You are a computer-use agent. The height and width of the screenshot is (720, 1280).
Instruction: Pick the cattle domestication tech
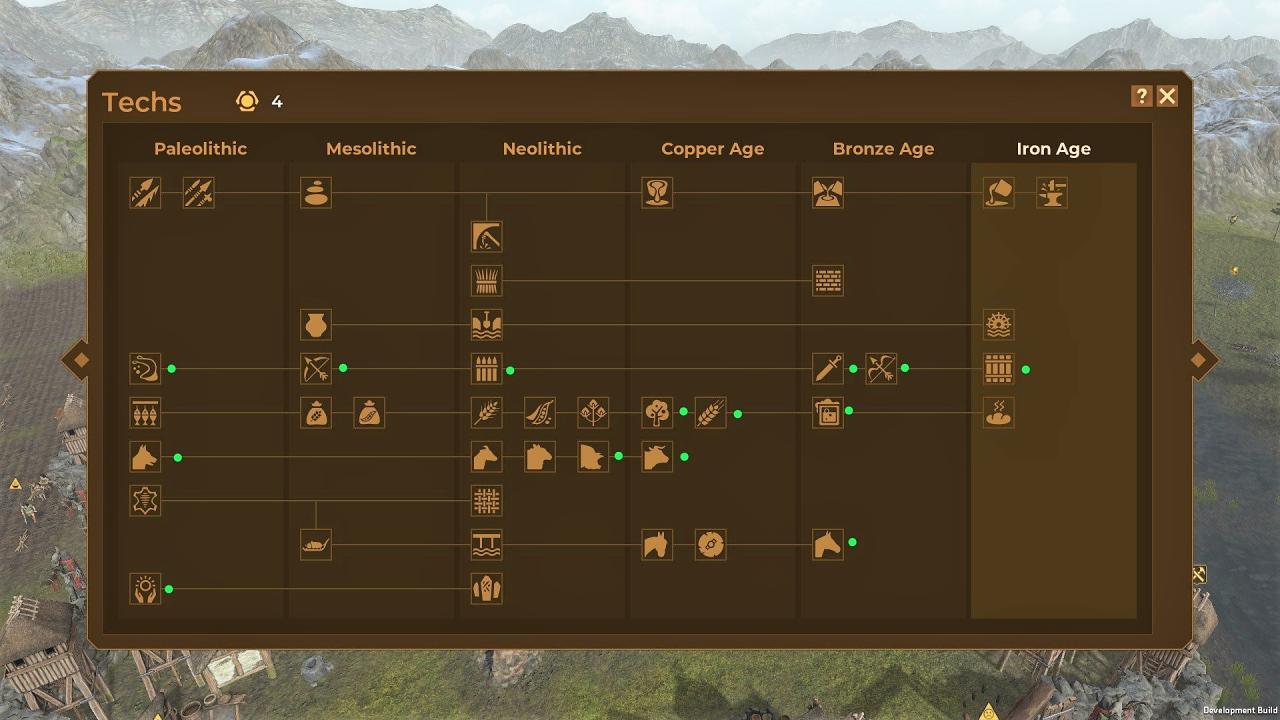tap(657, 457)
